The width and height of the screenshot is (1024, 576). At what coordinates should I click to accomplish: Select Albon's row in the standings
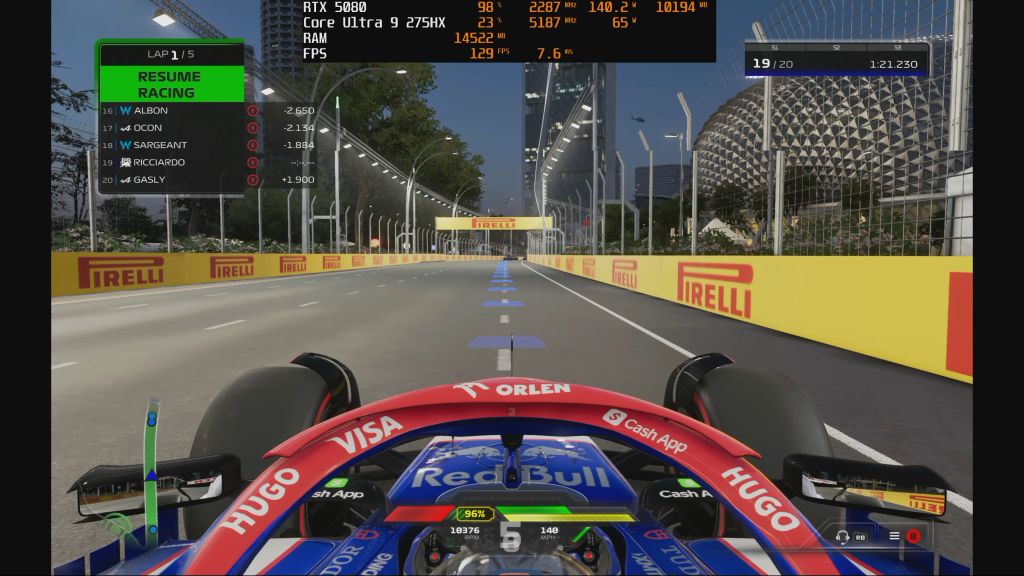click(x=170, y=111)
